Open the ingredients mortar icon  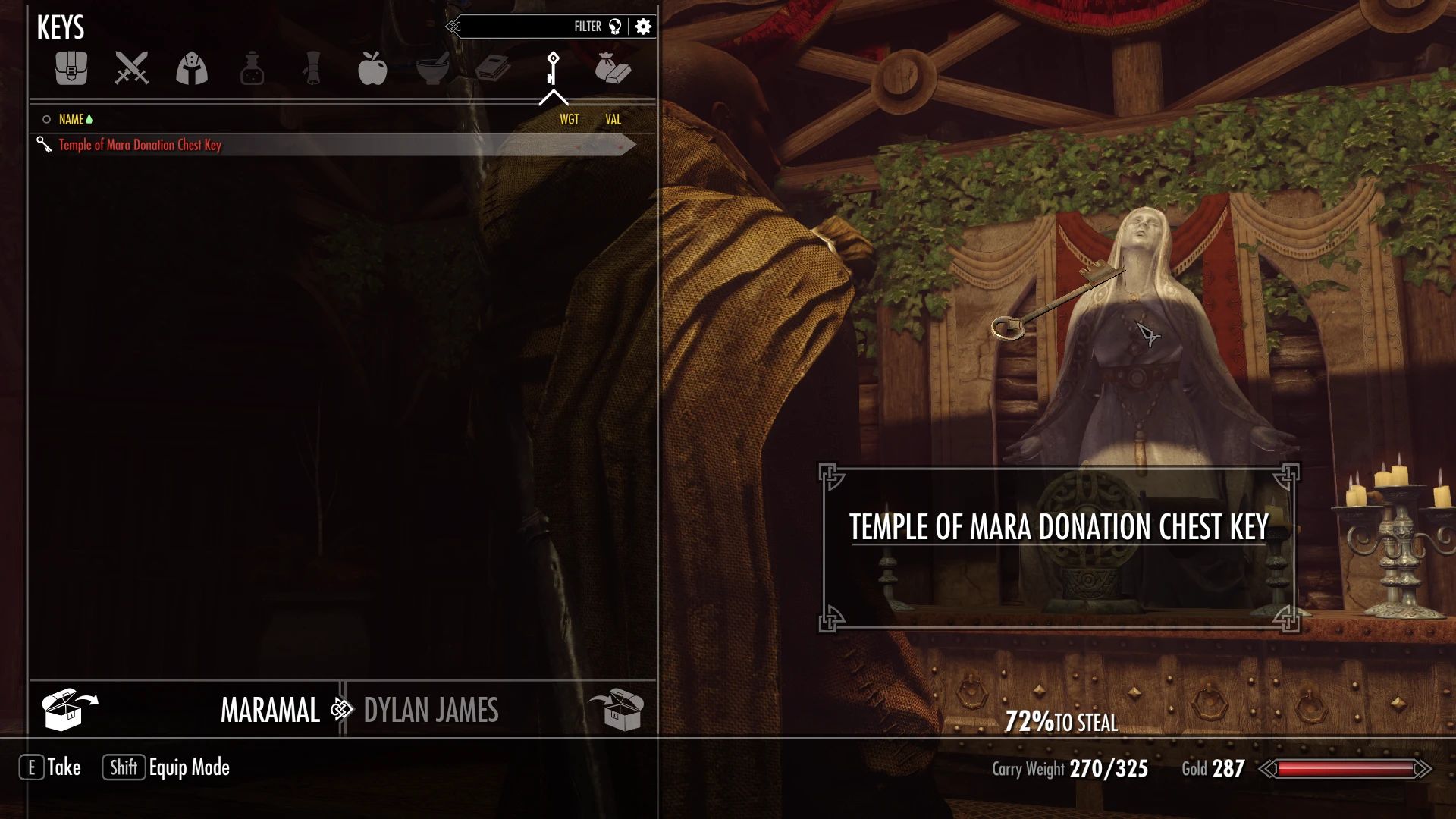click(433, 69)
